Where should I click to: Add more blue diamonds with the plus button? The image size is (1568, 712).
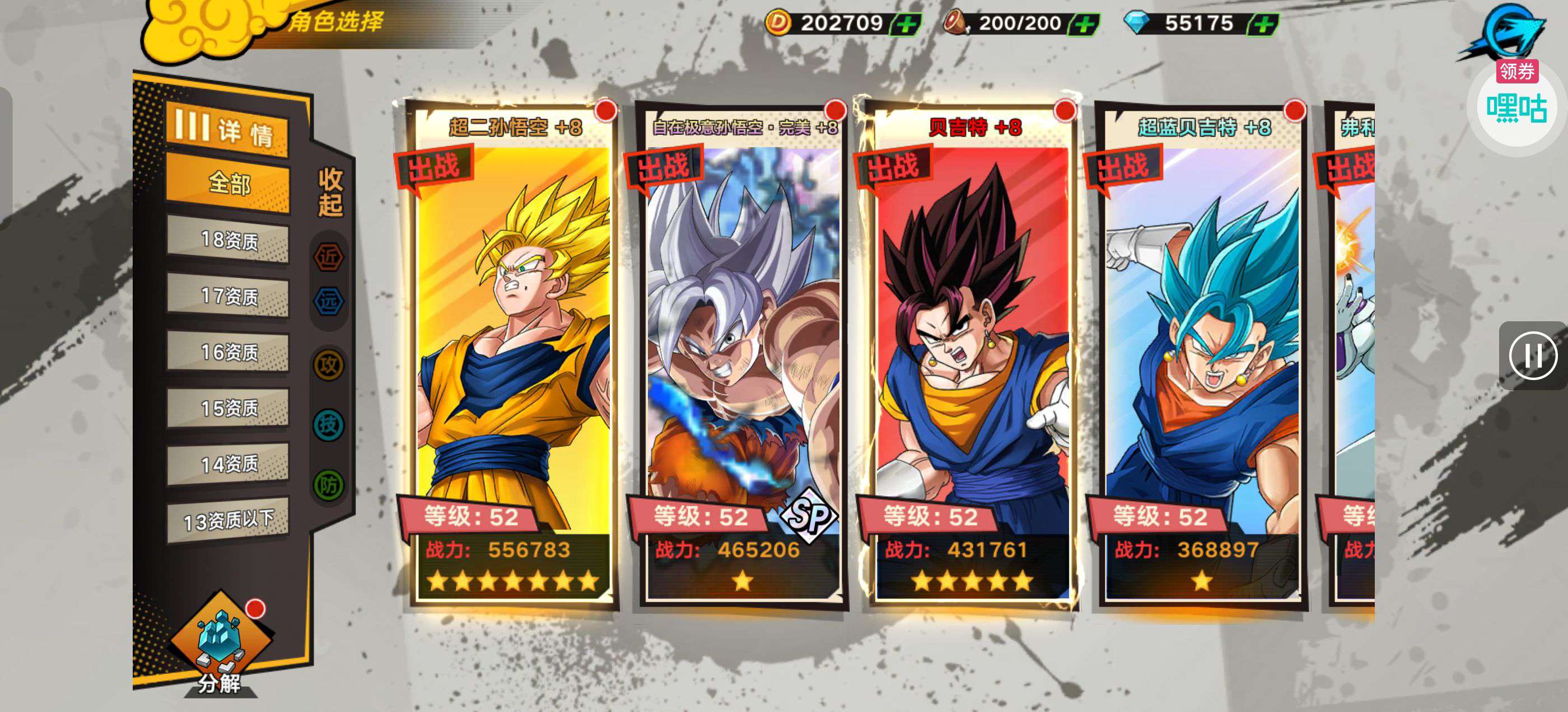1264,24
